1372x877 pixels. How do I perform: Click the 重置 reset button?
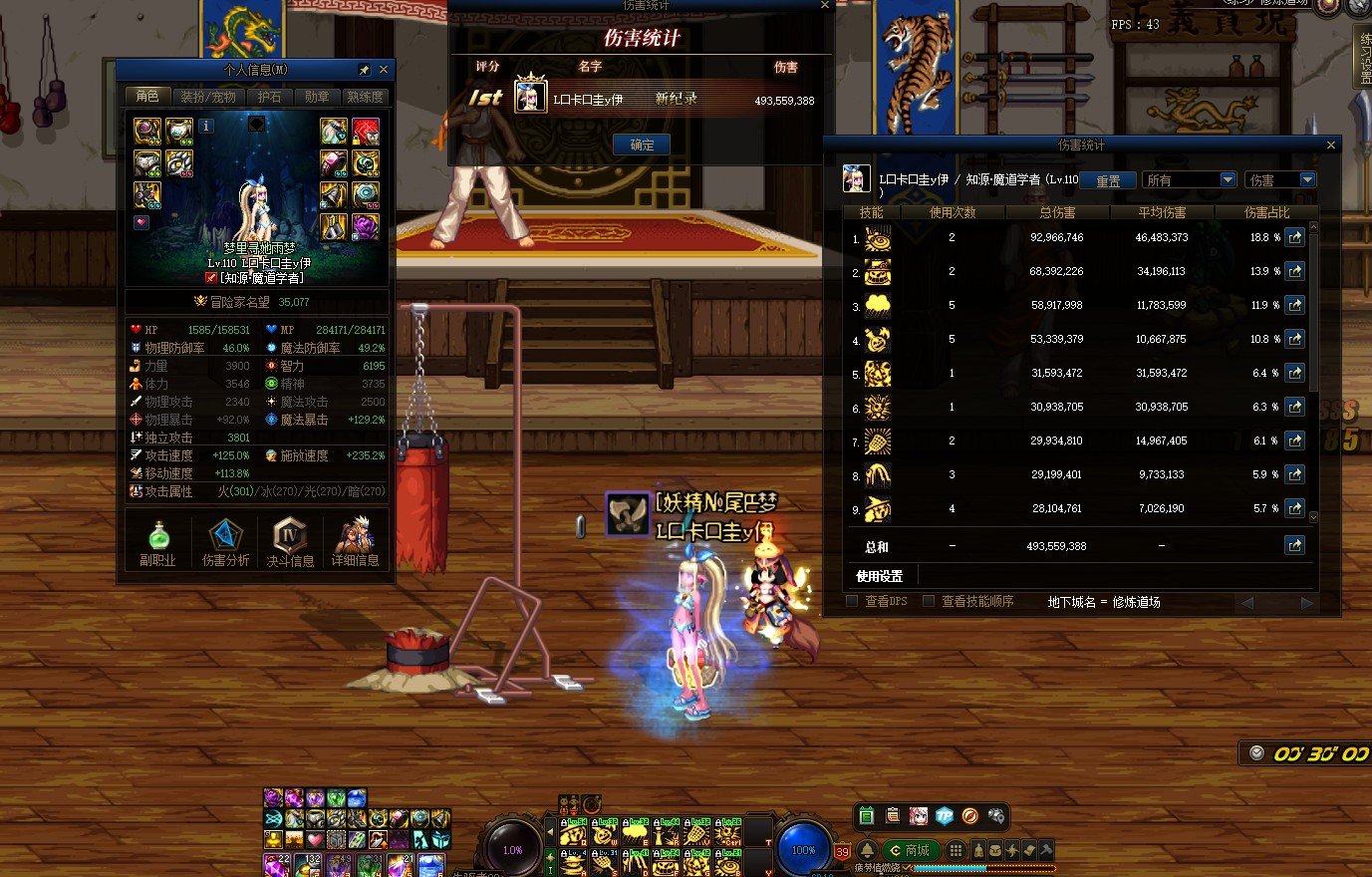coord(1108,180)
